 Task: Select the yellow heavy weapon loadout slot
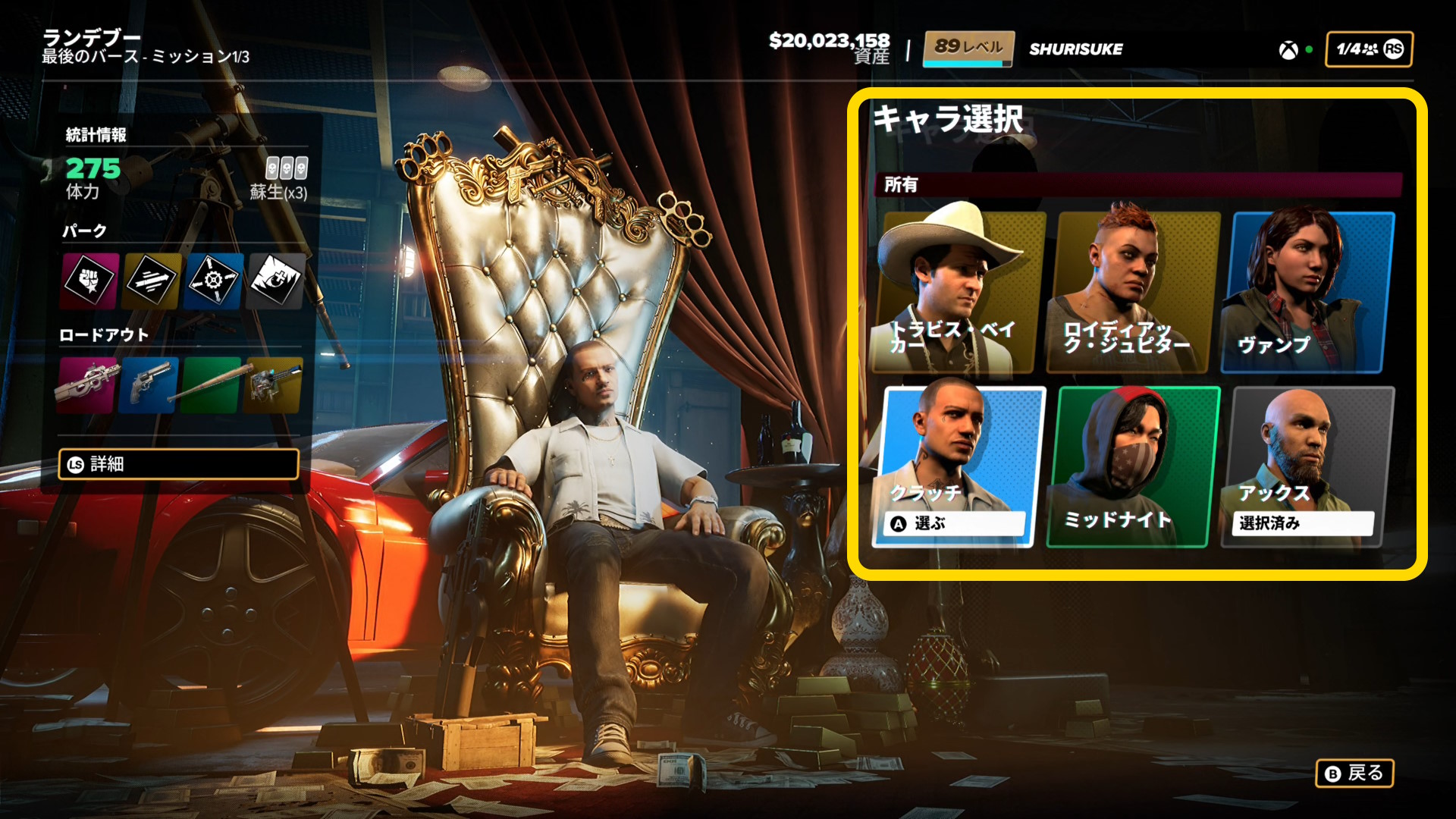[273, 384]
